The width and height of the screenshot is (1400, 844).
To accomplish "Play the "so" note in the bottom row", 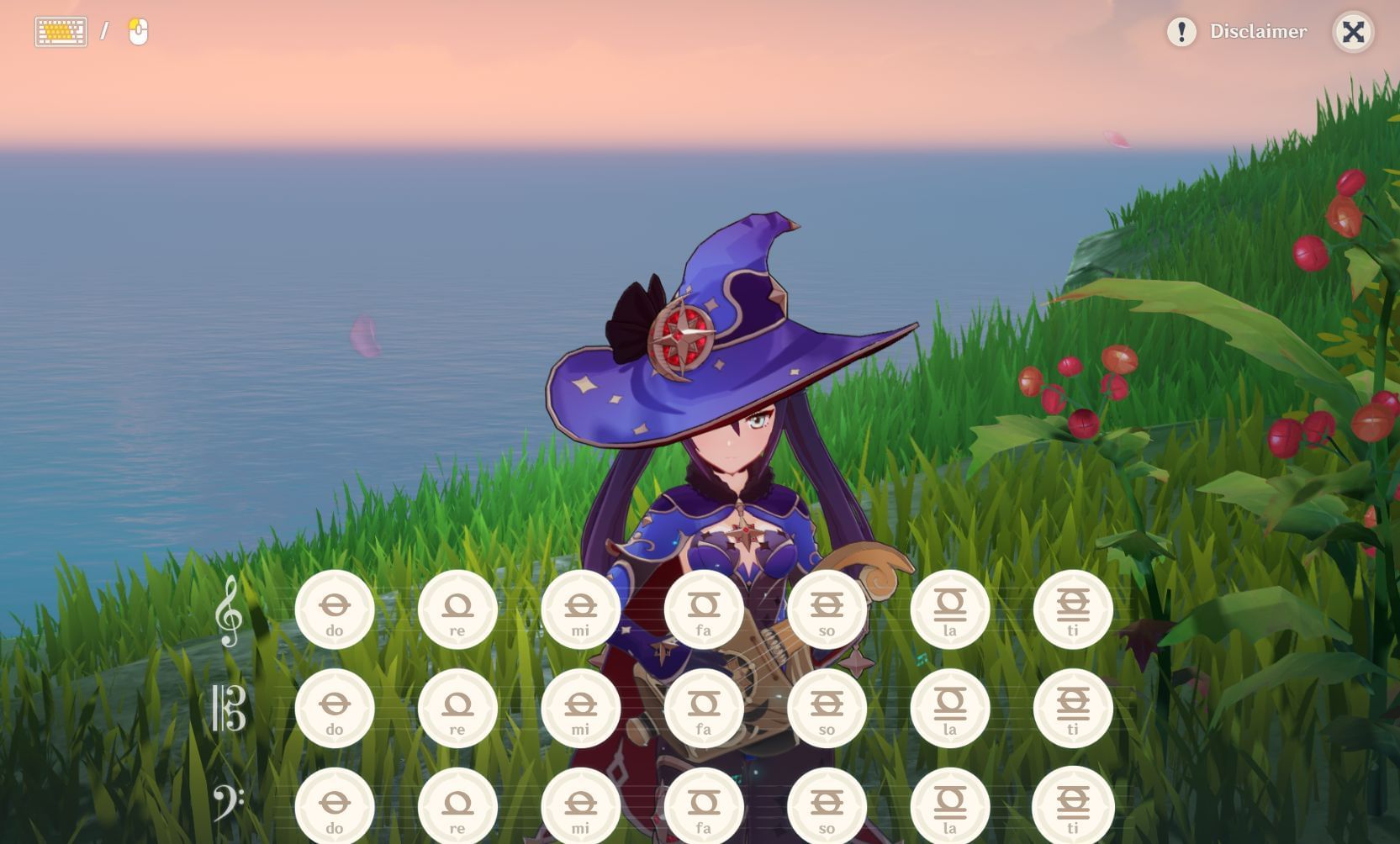I will pyautogui.click(x=827, y=804).
